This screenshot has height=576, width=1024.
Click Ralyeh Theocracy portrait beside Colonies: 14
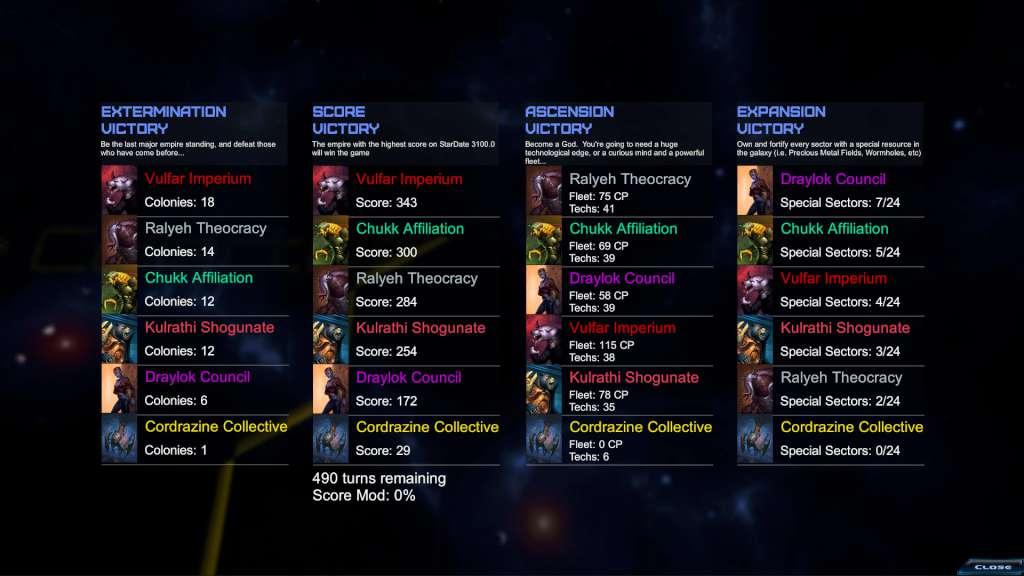pos(119,240)
